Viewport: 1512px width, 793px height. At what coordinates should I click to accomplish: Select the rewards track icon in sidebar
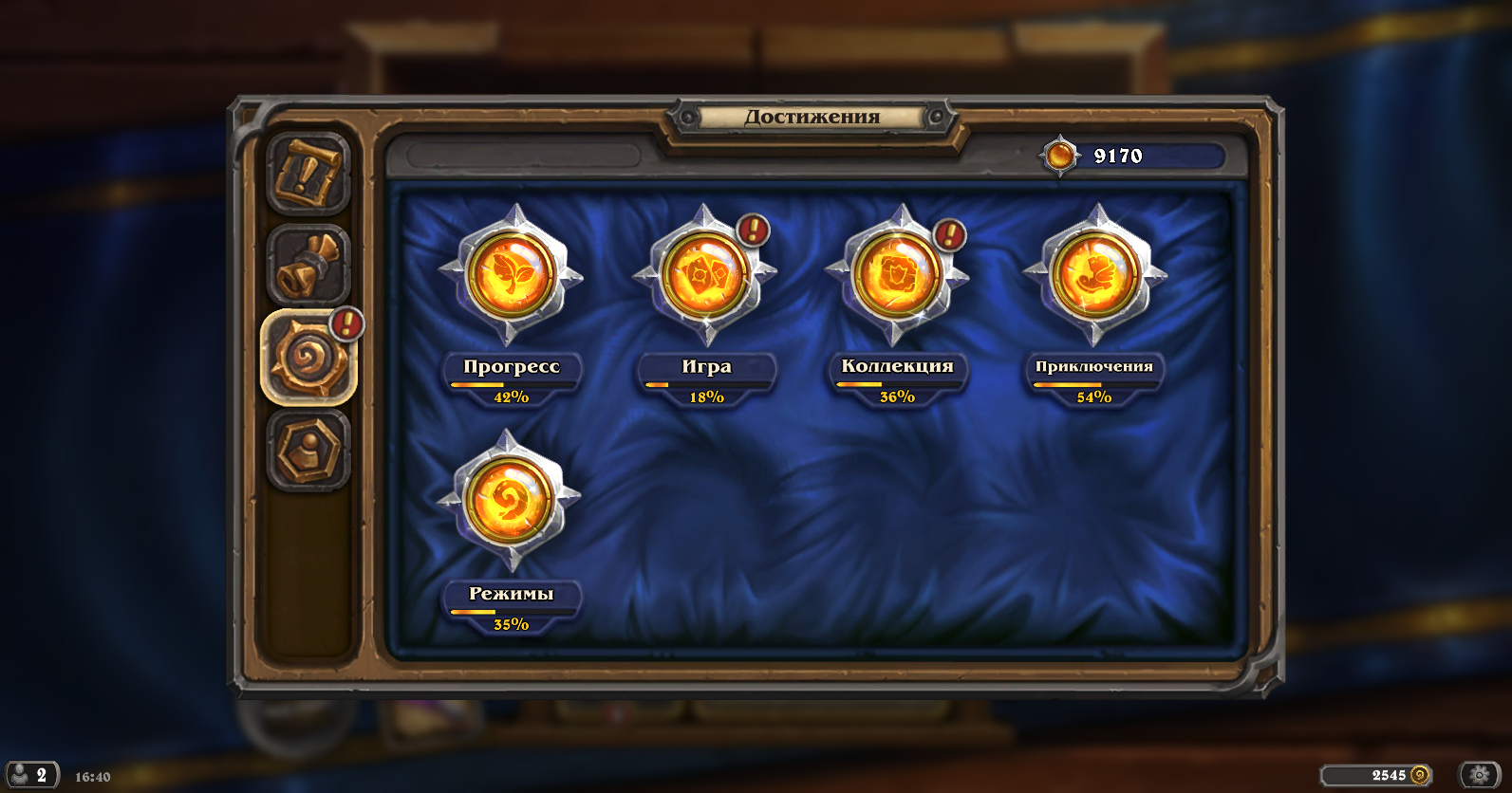[x=308, y=267]
